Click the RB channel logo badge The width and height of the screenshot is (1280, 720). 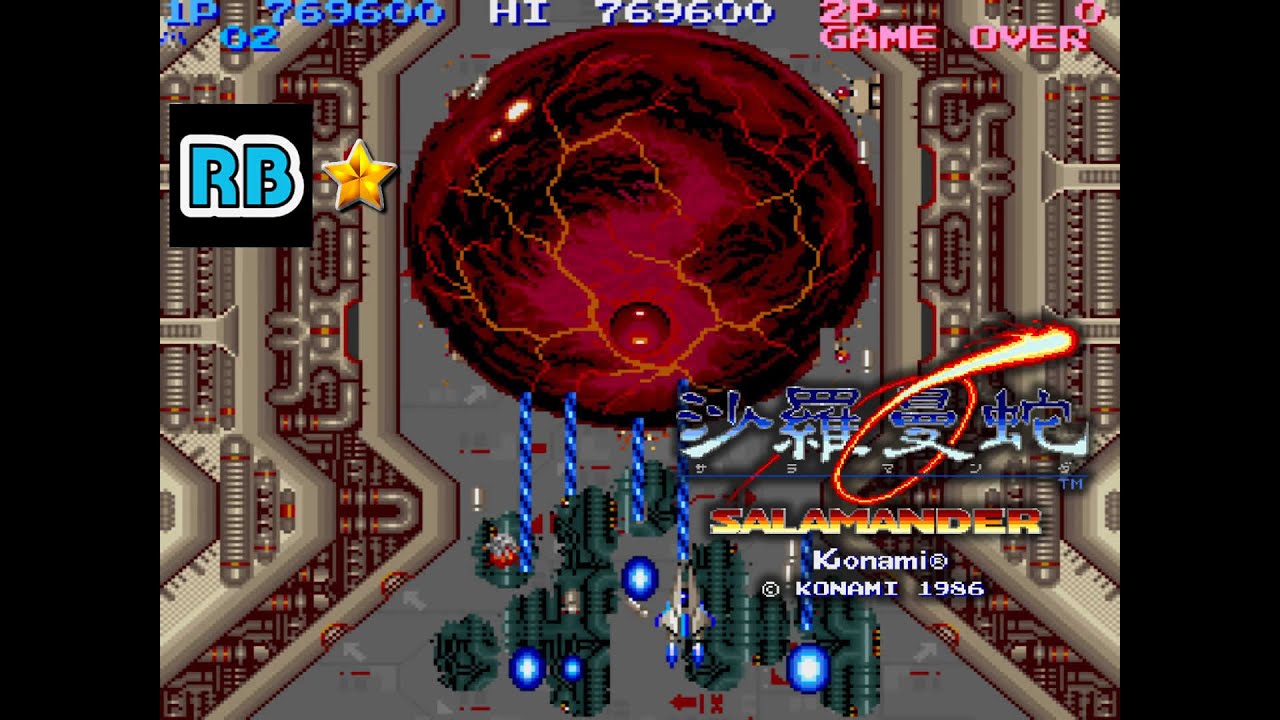pyautogui.click(x=241, y=175)
